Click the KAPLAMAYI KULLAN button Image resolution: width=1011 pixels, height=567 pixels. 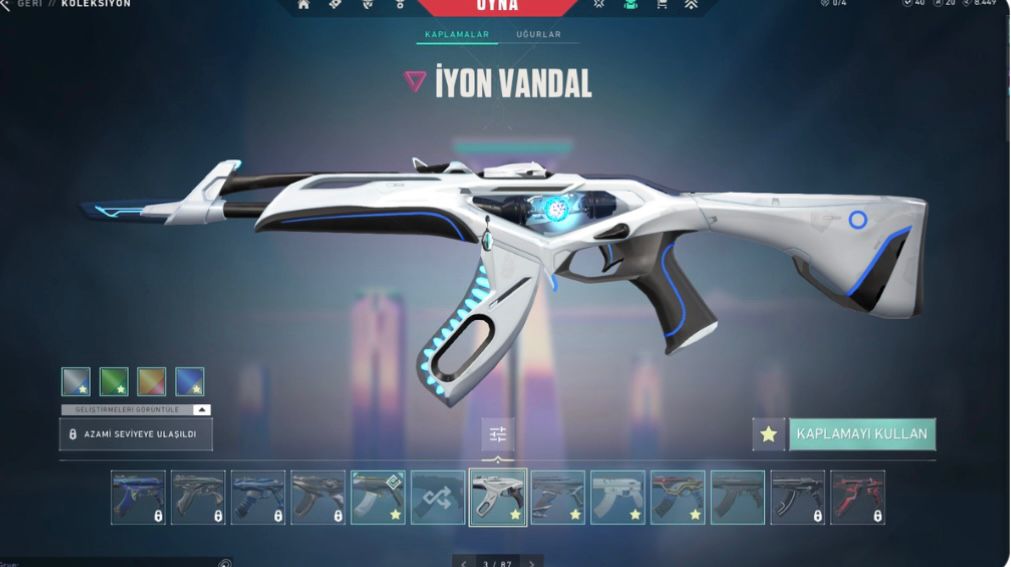[862, 434]
